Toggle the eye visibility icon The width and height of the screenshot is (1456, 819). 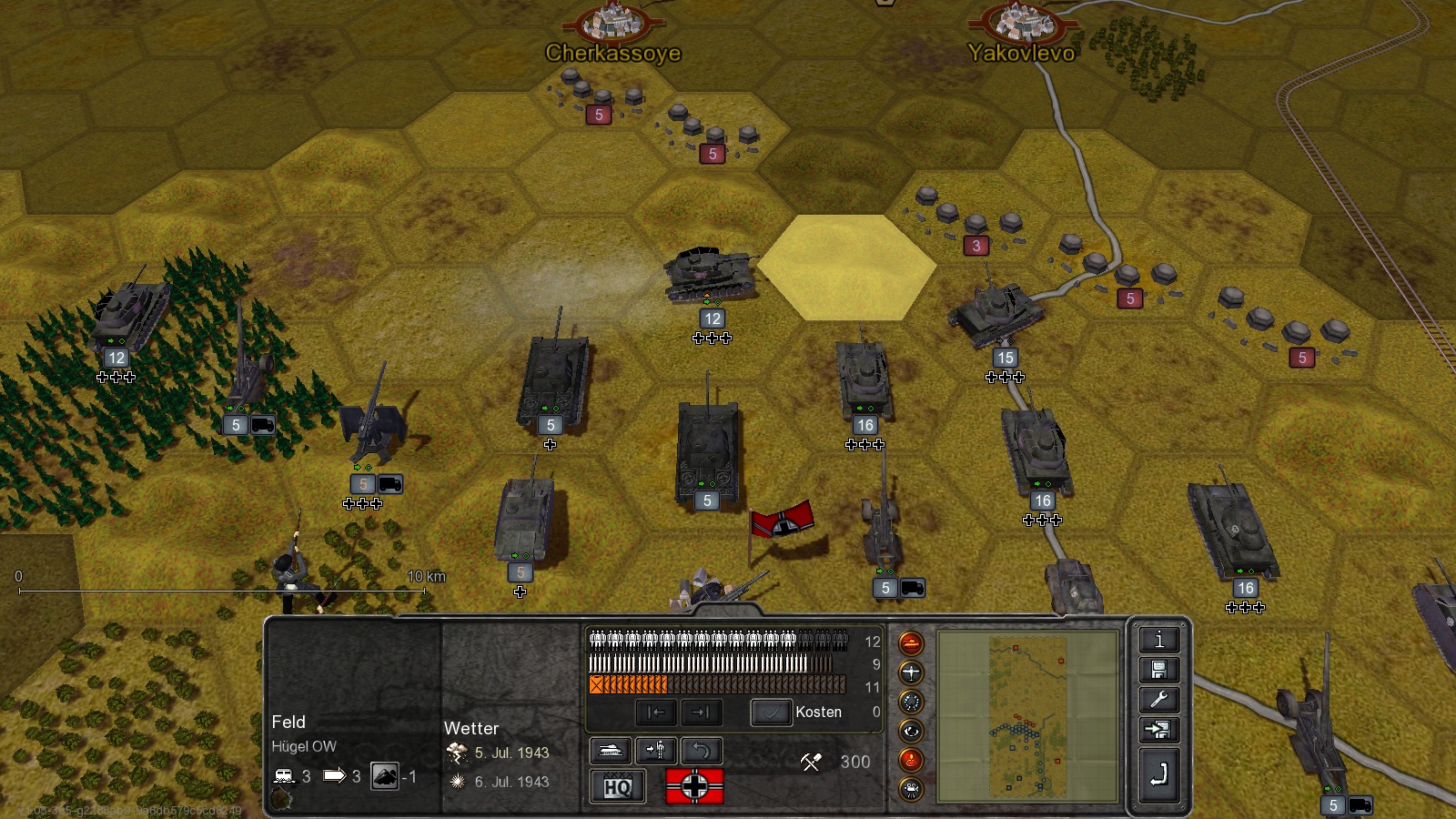click(911, 731)
